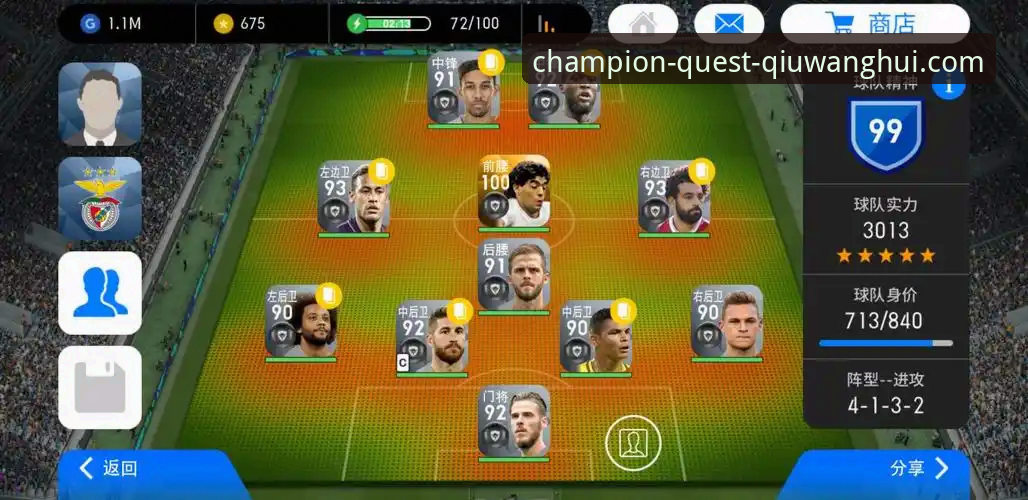Open the 阵型 4-1-3-2 formation panel
Viewport: 1028px width, 500px height.
tap(885, 394)
